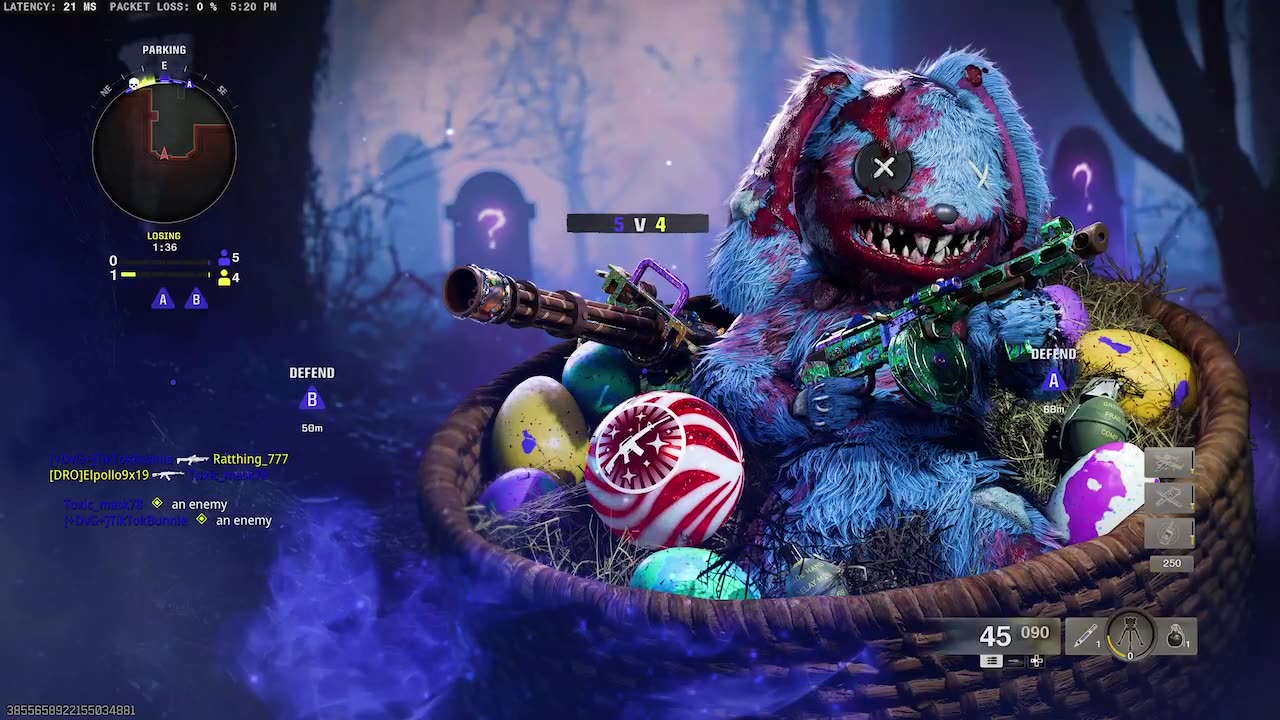This screenshot has width=1280, height=720.
Task: Click the Ratthing_777 kill feed entry
Action: 250,459
